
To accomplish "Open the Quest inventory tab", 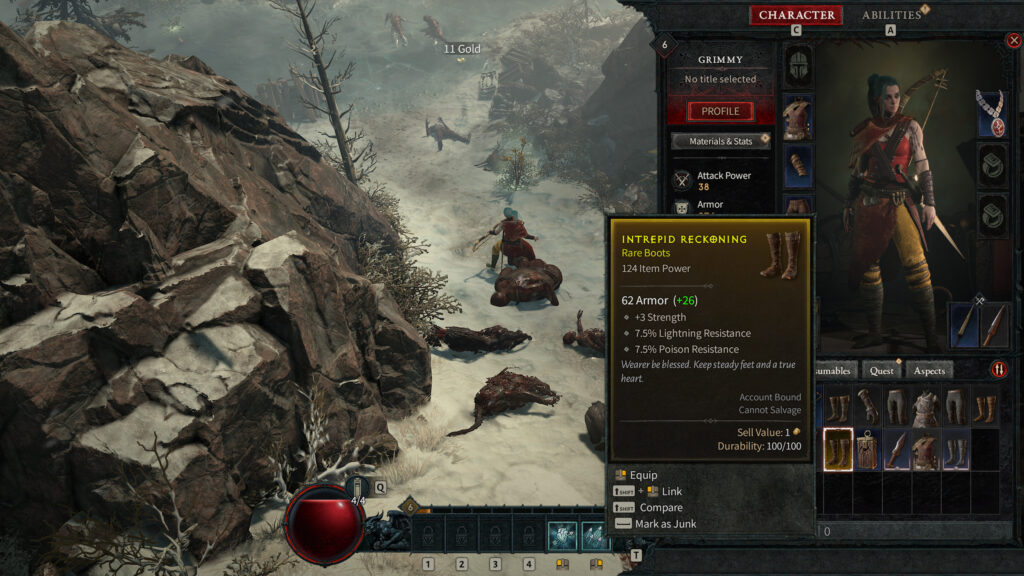I will tap(881, 371).
